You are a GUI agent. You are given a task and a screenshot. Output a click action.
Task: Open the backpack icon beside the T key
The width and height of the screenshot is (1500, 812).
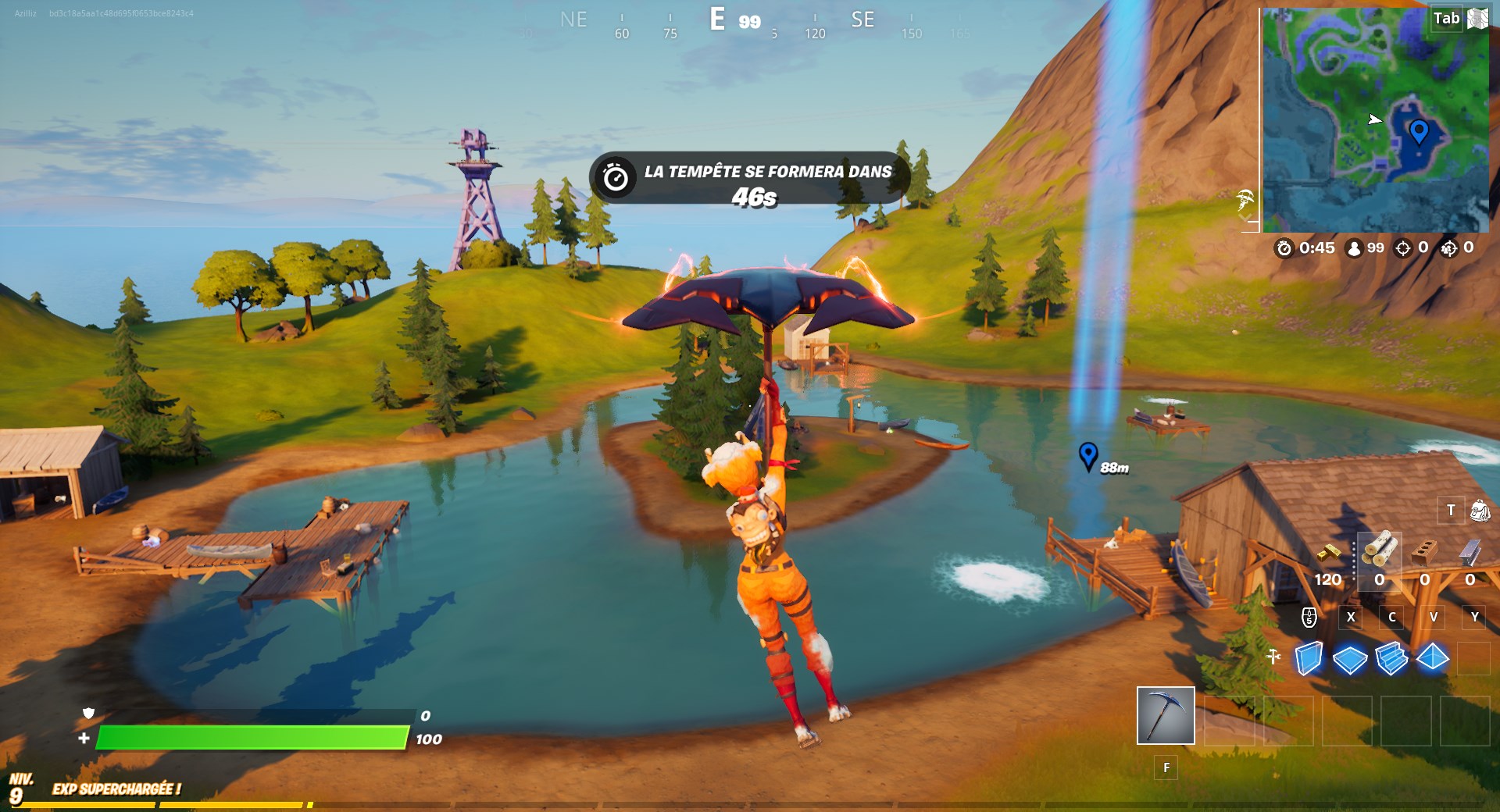[x=1477, y=511]
